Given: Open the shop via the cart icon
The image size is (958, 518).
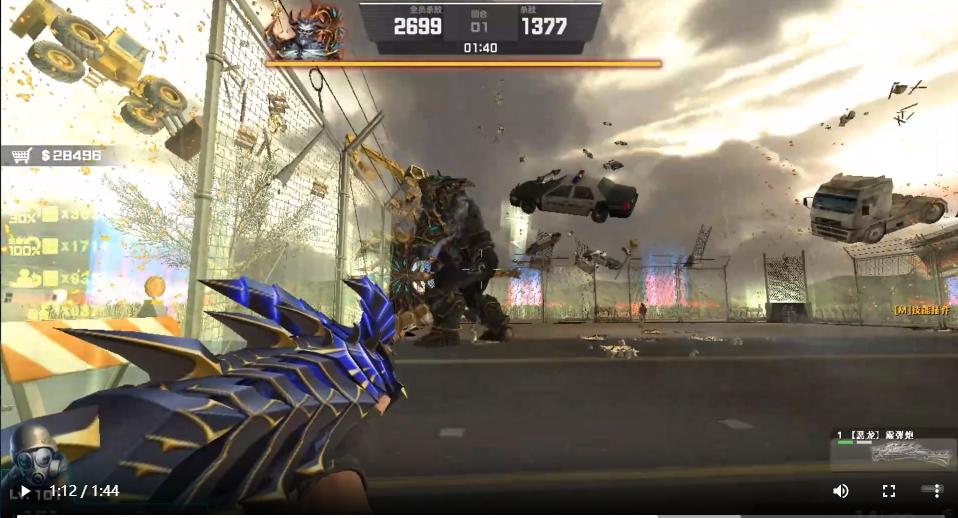Looking at the screenshot, I should pos(20,156).
